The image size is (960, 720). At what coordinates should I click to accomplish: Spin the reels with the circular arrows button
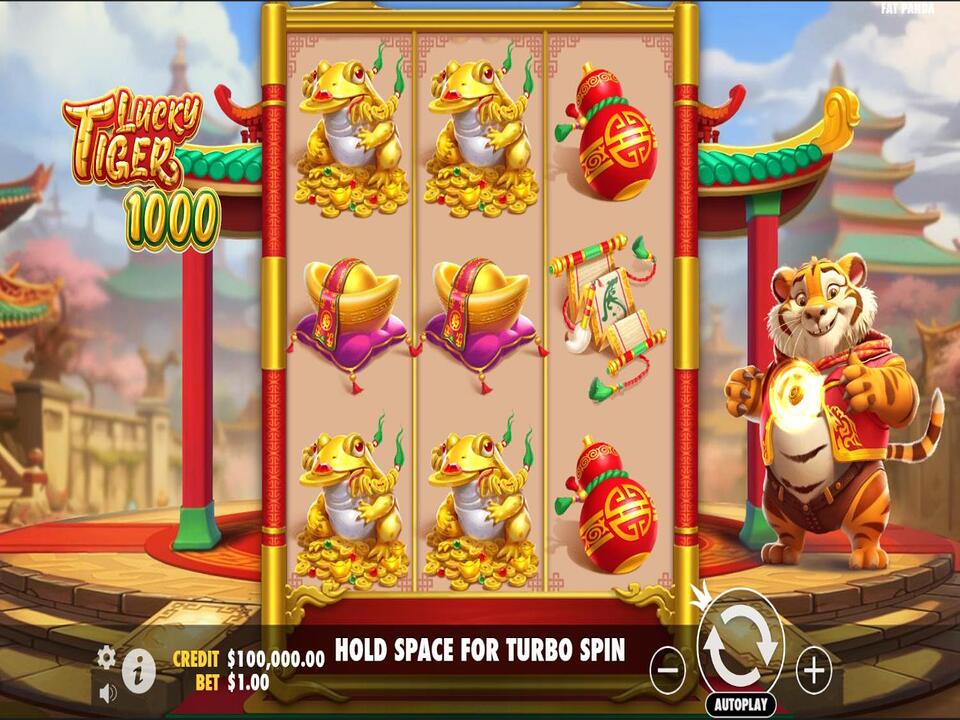click(740, 644)
